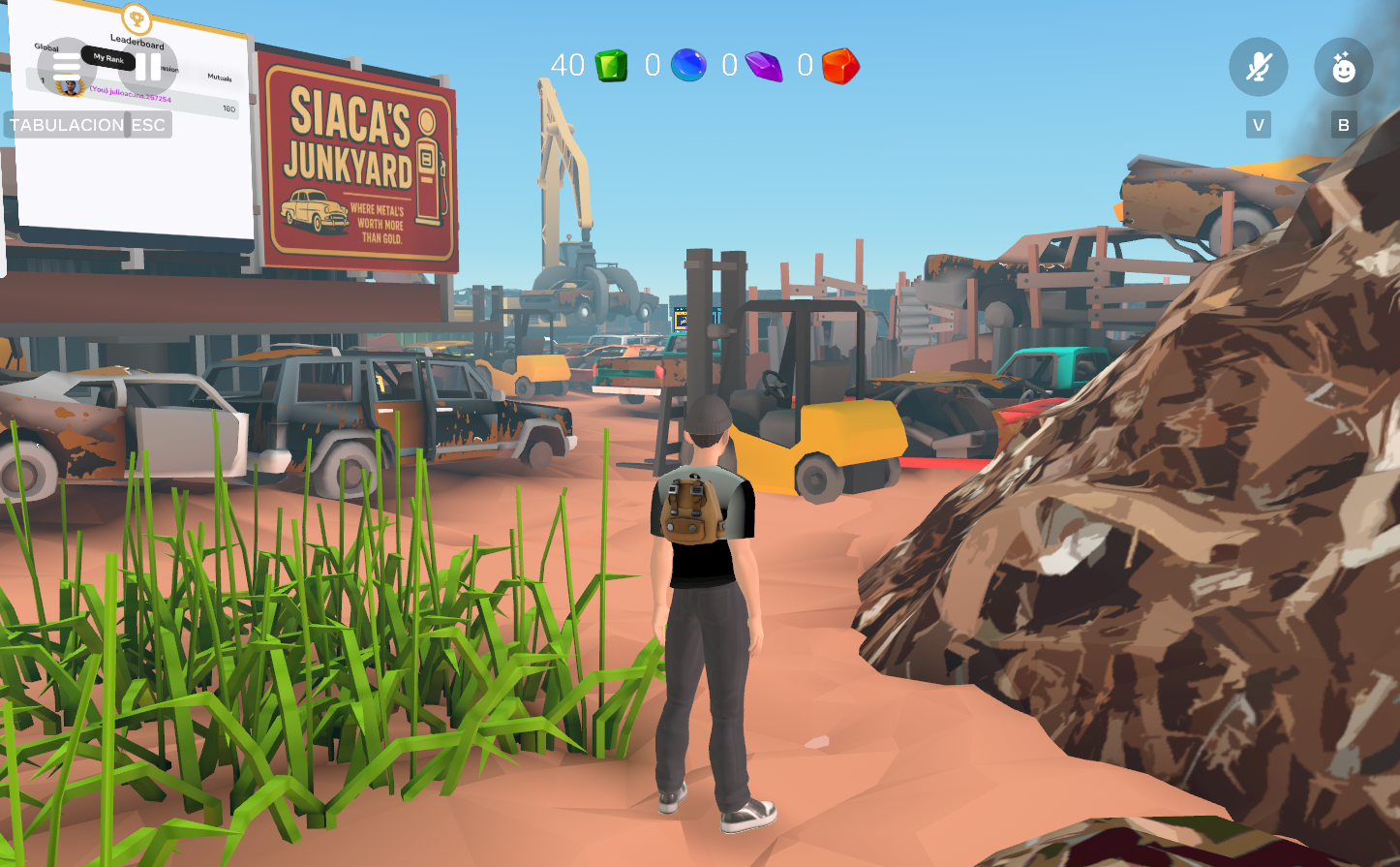Image resolution: width=1400 pixels, height=867 pixels.
Task: Collapse the Leaderboard panel
Action: click(x=137, y=42)
